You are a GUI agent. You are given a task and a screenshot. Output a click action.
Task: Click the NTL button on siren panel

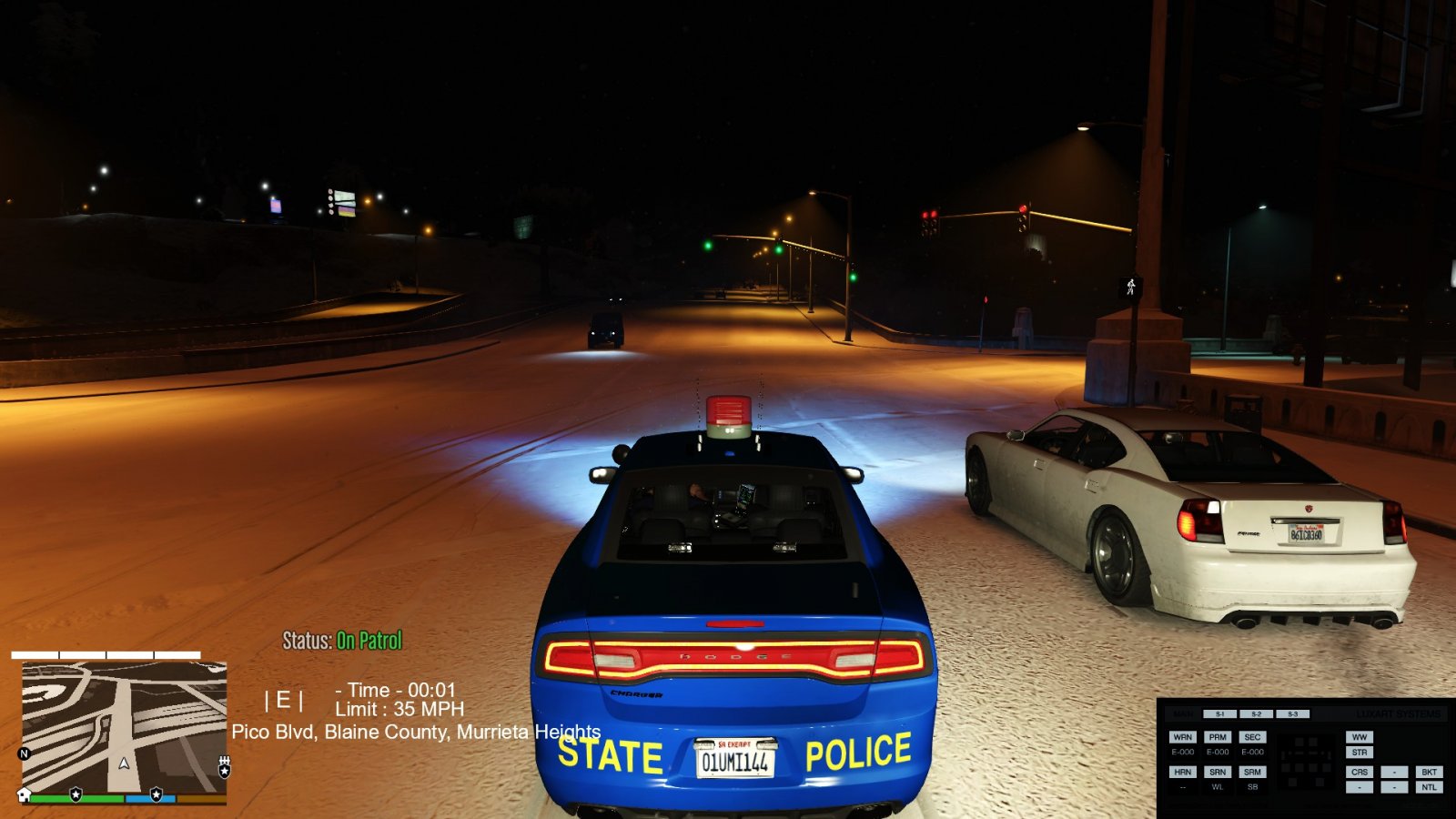(1429, 787)
